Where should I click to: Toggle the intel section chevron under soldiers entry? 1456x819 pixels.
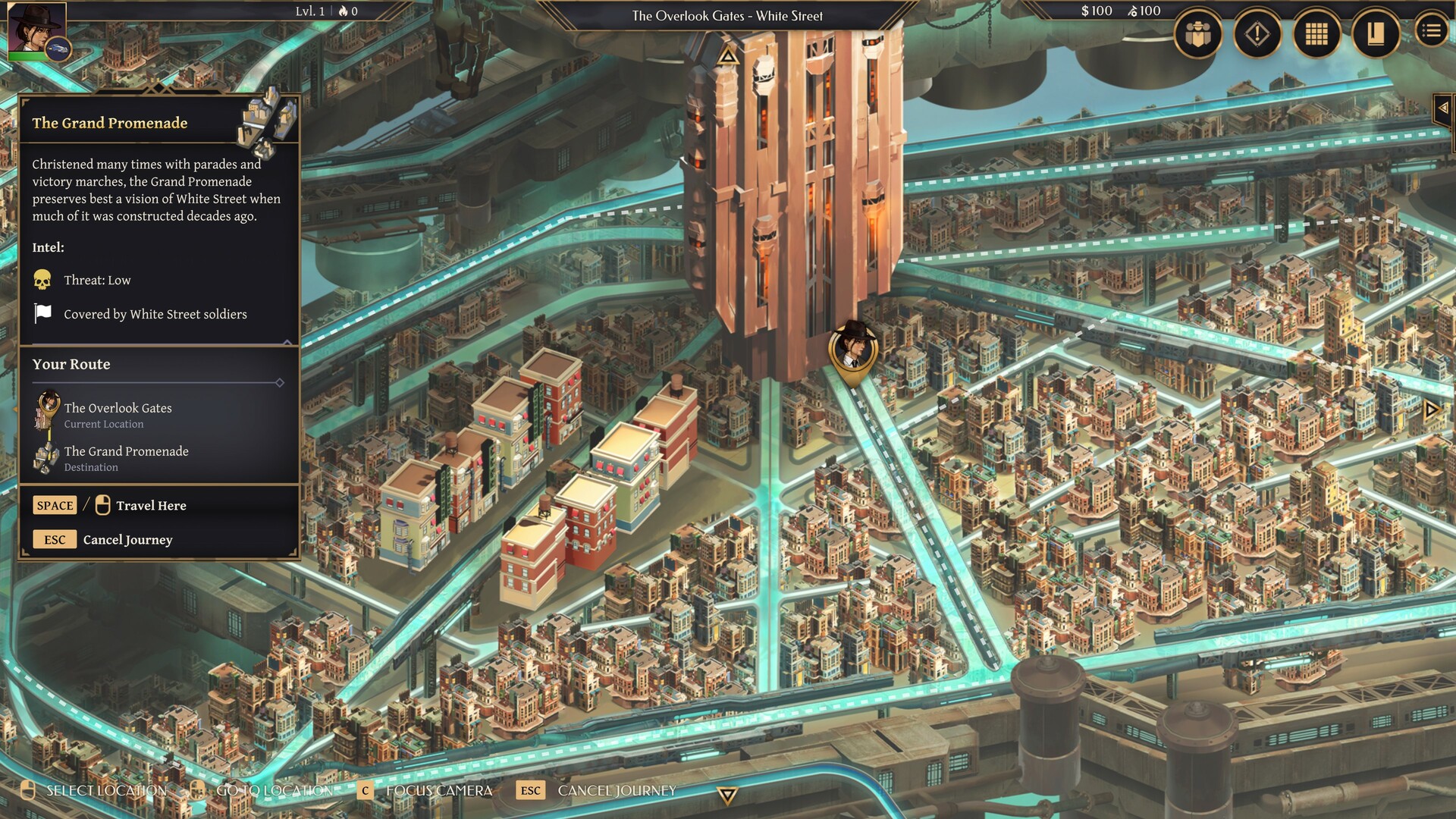[x=287, y=341]
